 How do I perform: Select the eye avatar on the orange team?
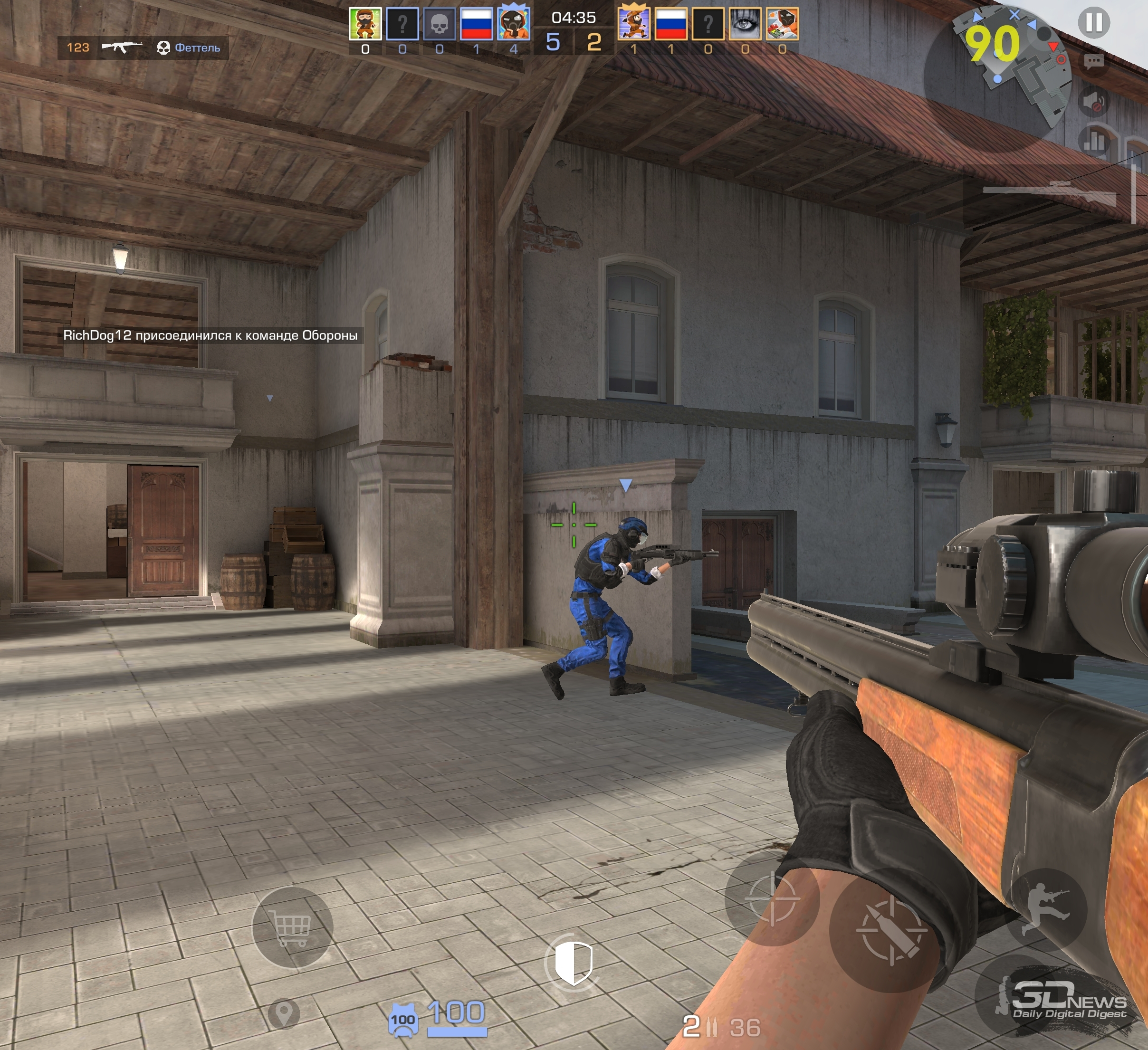pyautogui.click(x=745, y=24)
